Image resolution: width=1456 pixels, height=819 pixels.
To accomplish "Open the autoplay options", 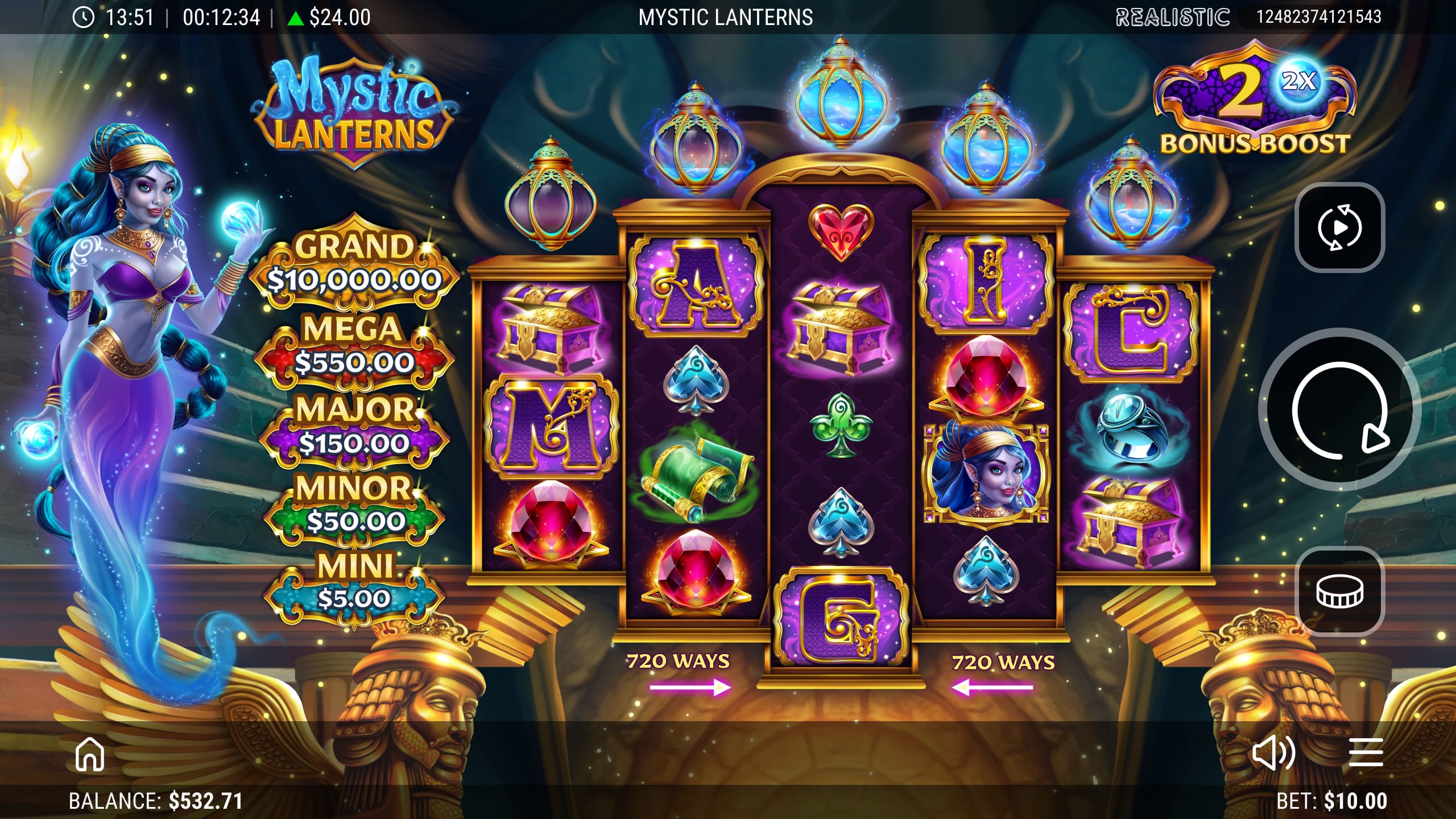I will click(1339, 227).
